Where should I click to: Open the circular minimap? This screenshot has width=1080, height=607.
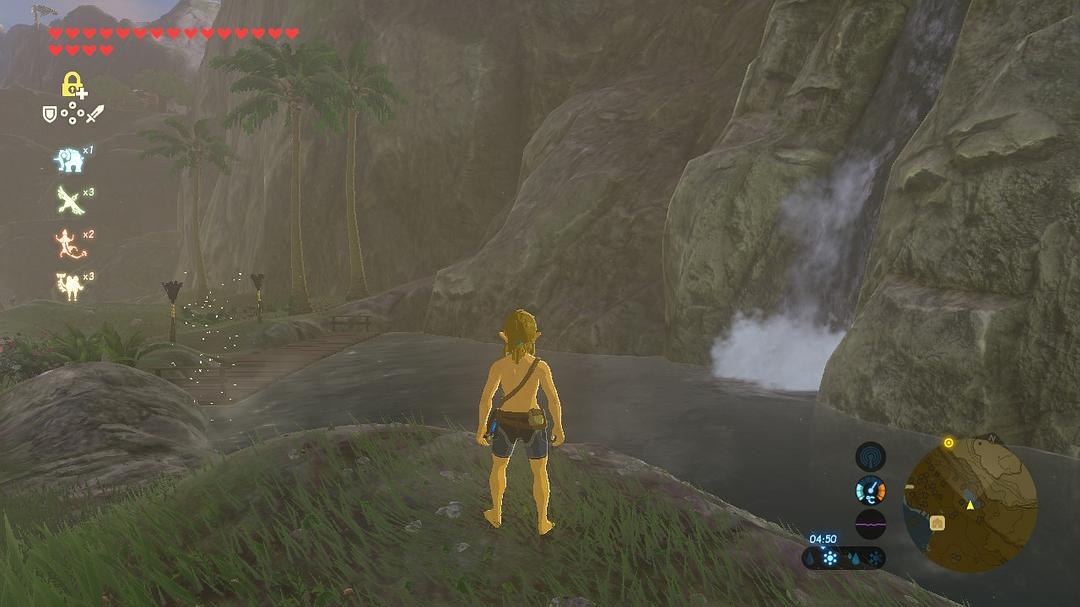click(x=969, y=507)
